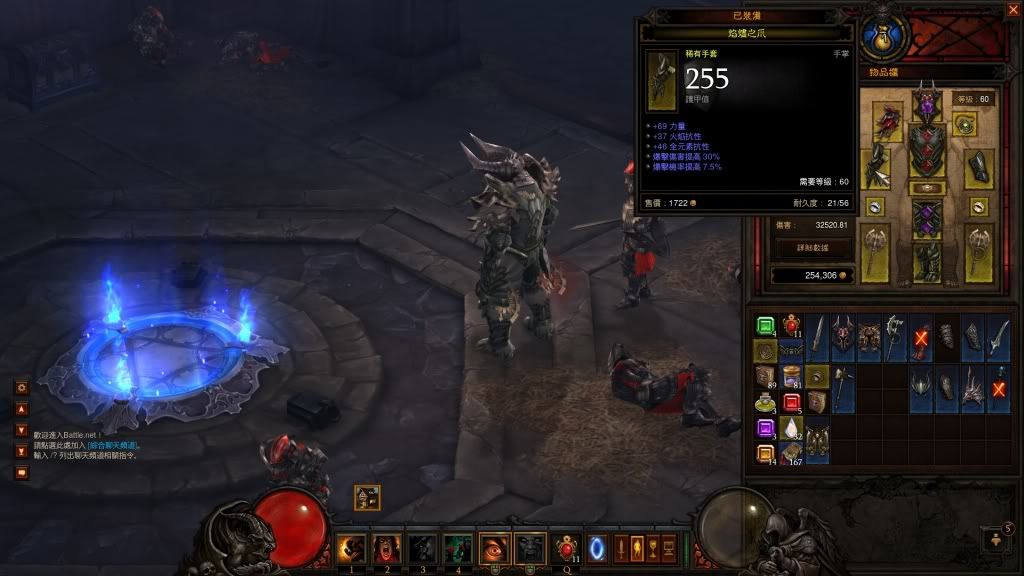Image resolution: width=1024 pixels, height=576 pixels.
Task: Select the red ruby gem stack
Action: pyautogui.click(x=791, y=403)
